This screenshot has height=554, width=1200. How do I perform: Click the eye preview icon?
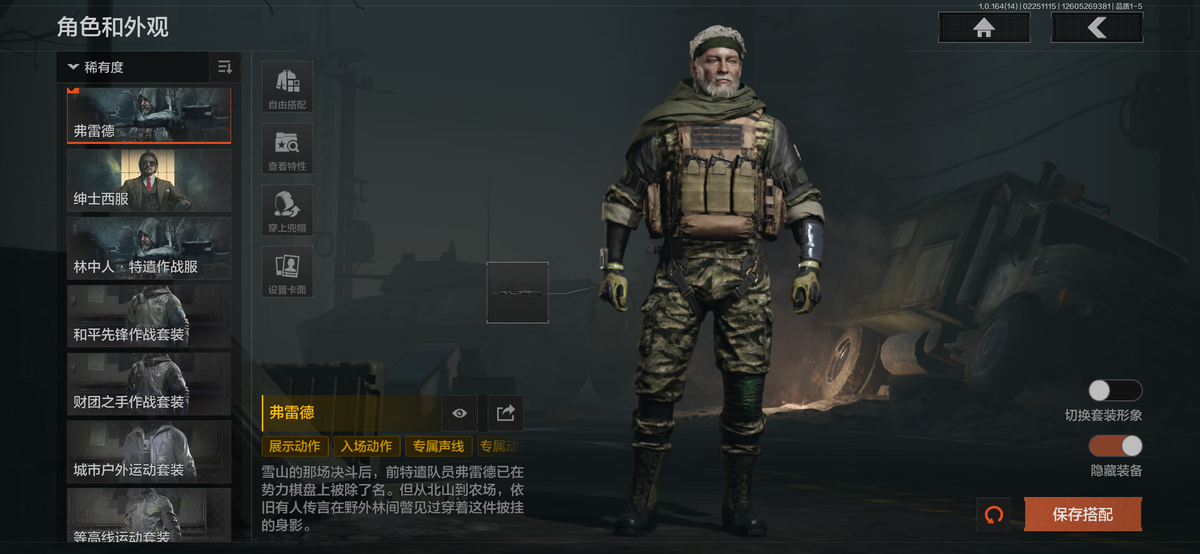[459, 412]
